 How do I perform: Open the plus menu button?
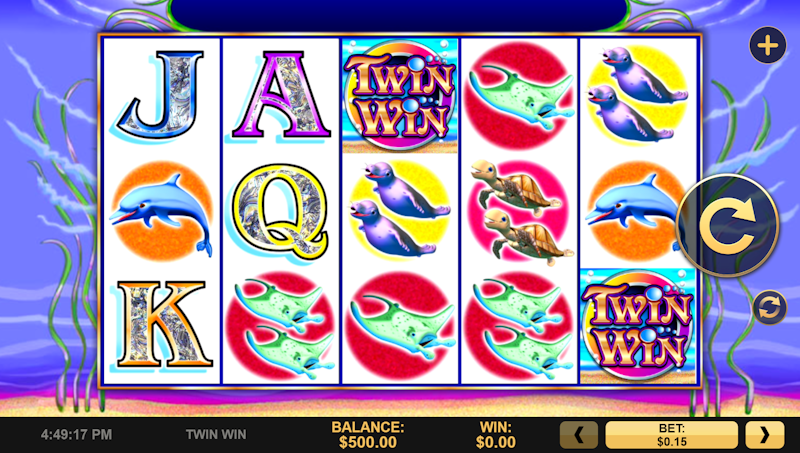point(767,46)
